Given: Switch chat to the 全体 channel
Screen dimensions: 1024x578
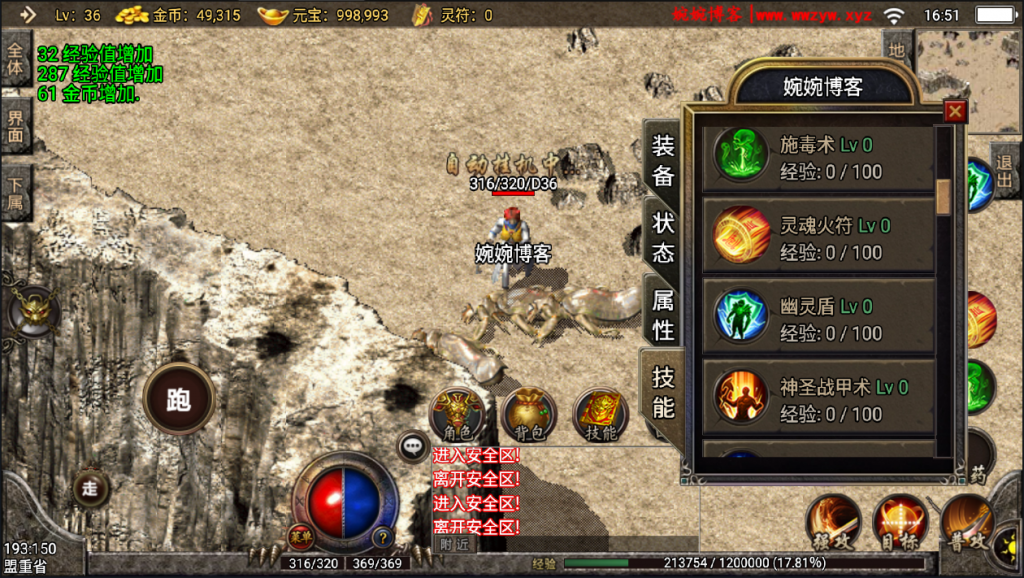Looking at the screenshot, I should [16, 58].
